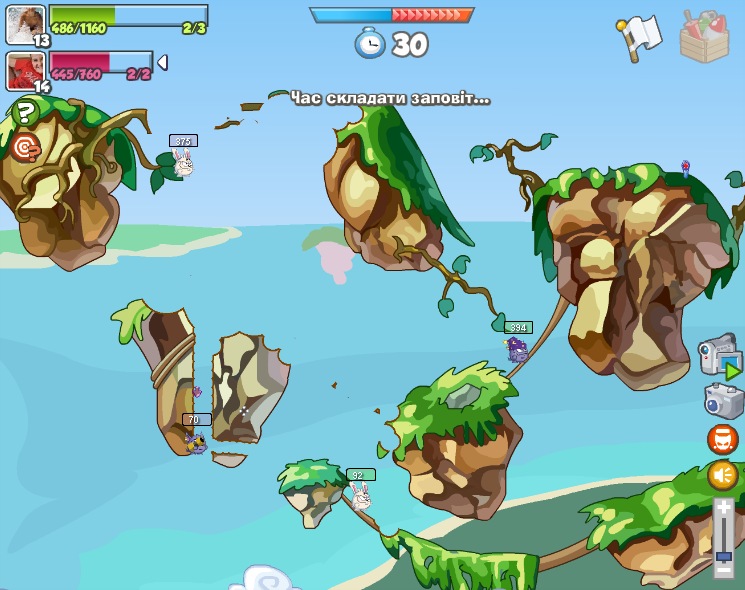The height and width of the screenshot is (590, 745).
Task: Select the level 14 player avatar
Action: (25, 70)
